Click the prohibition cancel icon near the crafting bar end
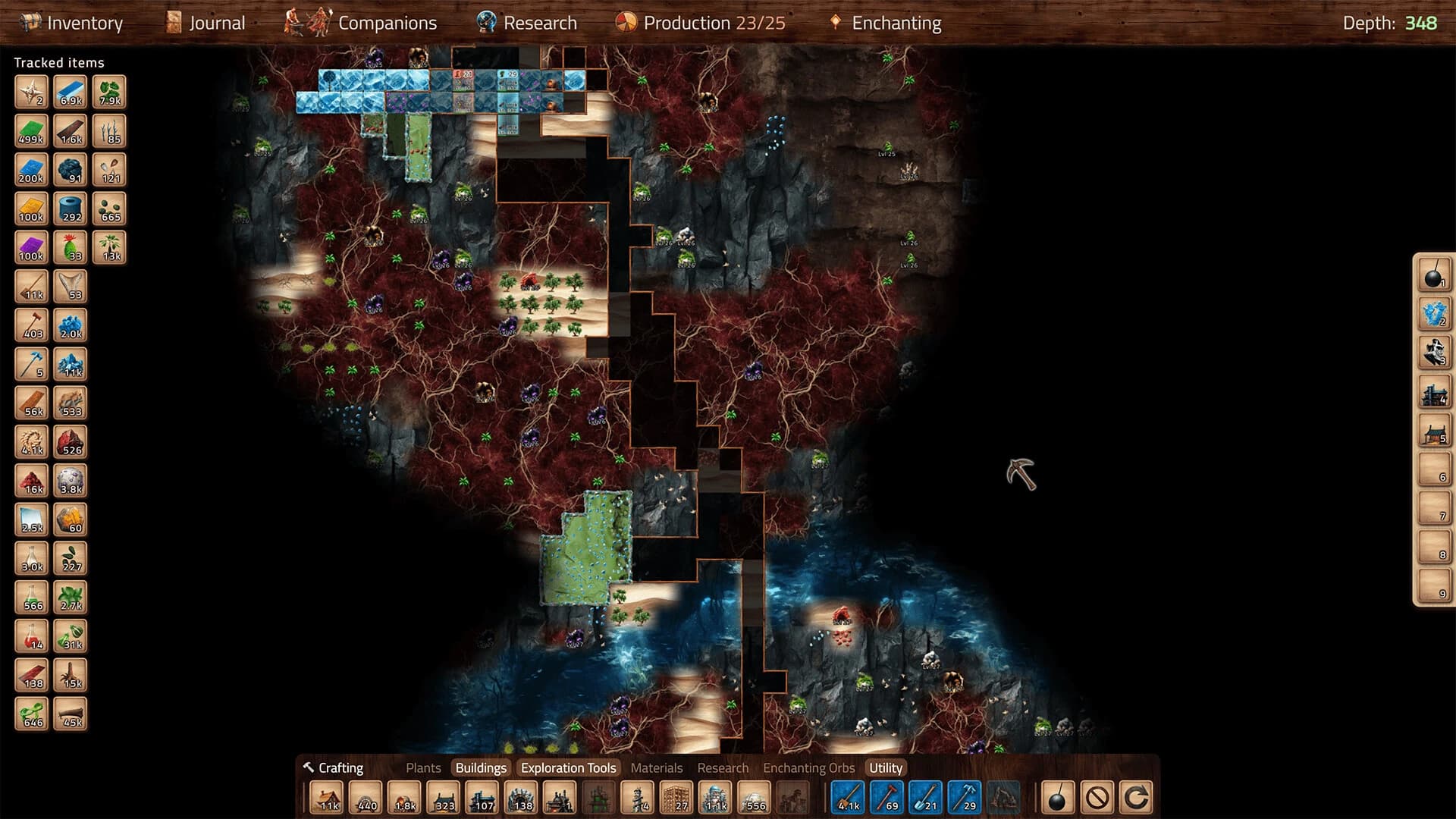 coord(1097,797)
